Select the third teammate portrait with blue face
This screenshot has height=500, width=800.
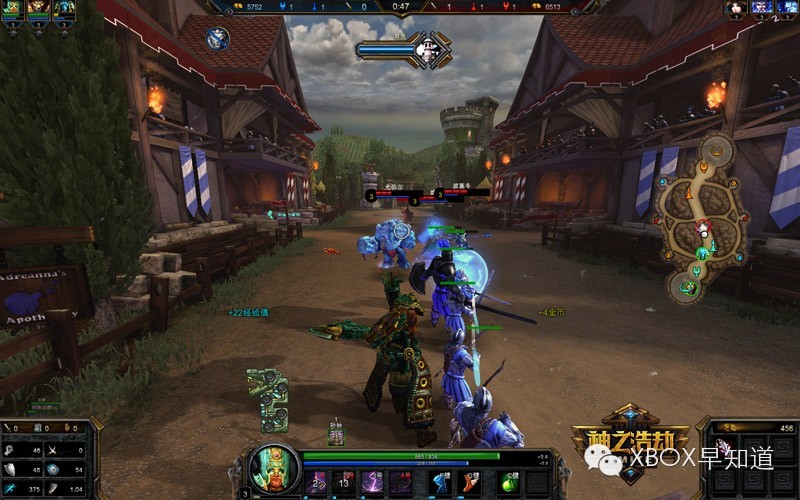pos(65,8)
